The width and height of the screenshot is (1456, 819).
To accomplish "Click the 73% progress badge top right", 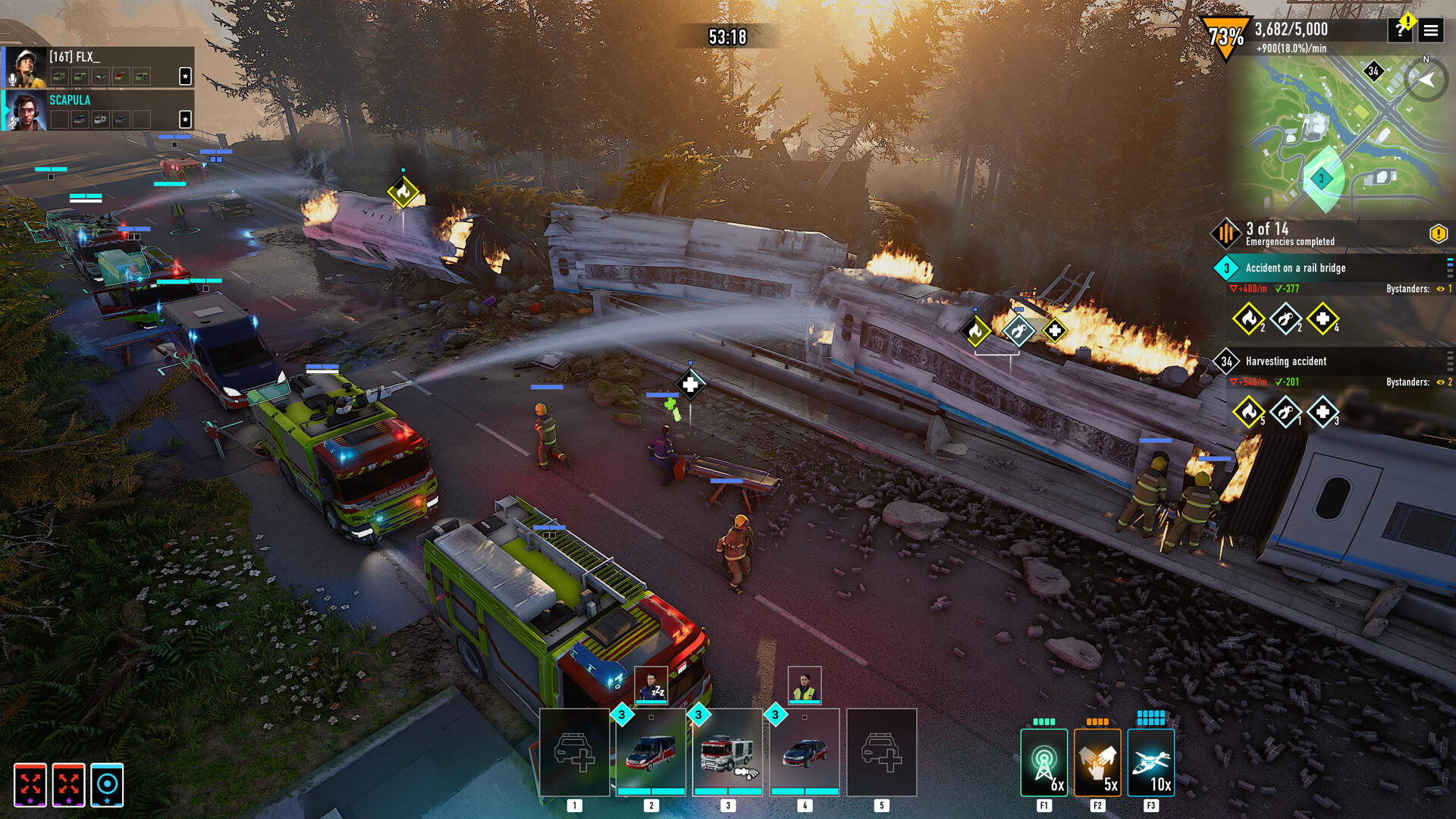I will click(x=1224, y=31).
